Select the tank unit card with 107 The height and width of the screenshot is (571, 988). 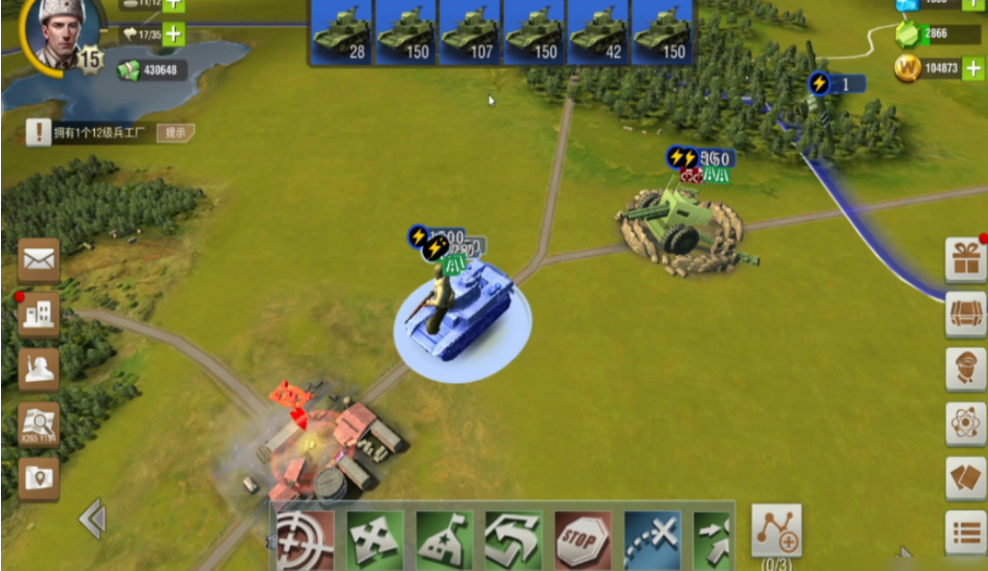pos(469,32)
